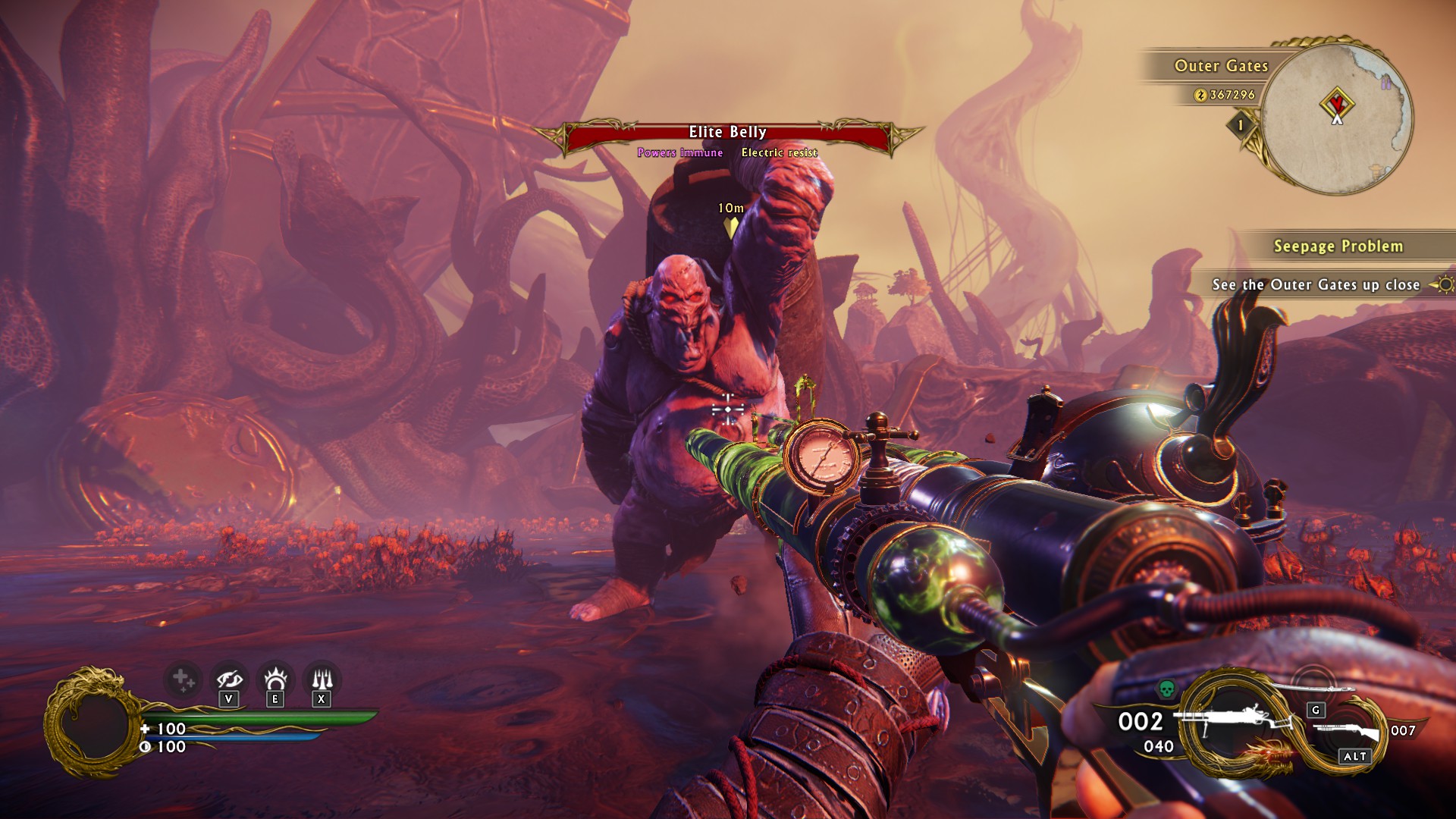Viewport: 1456px width, 819px height.
Task: Select the Elite Belly enemy name bar
Action: coord(727,133)
